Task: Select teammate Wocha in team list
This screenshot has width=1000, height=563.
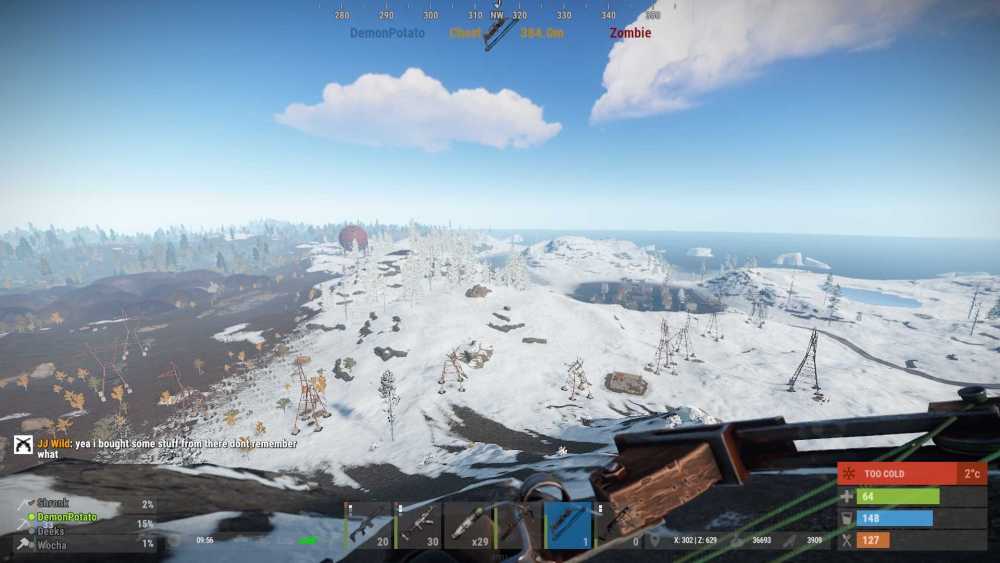Action: click(51, 543)
